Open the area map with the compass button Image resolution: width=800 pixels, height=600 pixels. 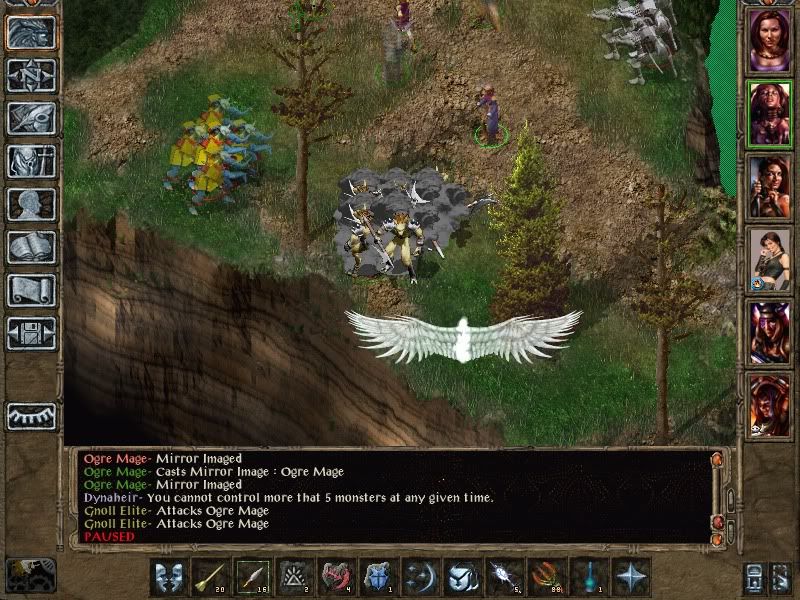coord(31,75)
